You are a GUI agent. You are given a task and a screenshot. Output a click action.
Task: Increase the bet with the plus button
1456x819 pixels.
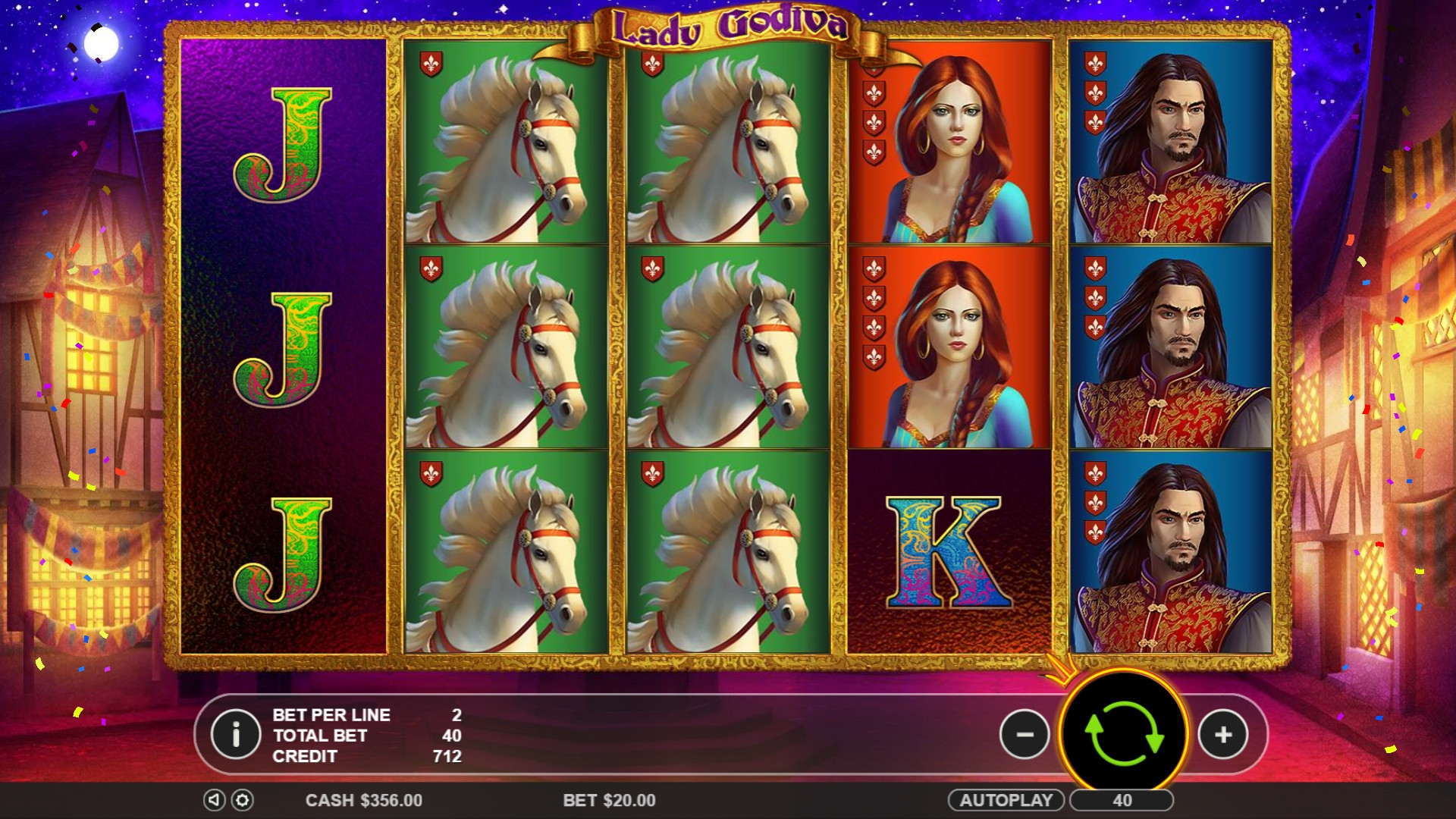pos(1222,734)
